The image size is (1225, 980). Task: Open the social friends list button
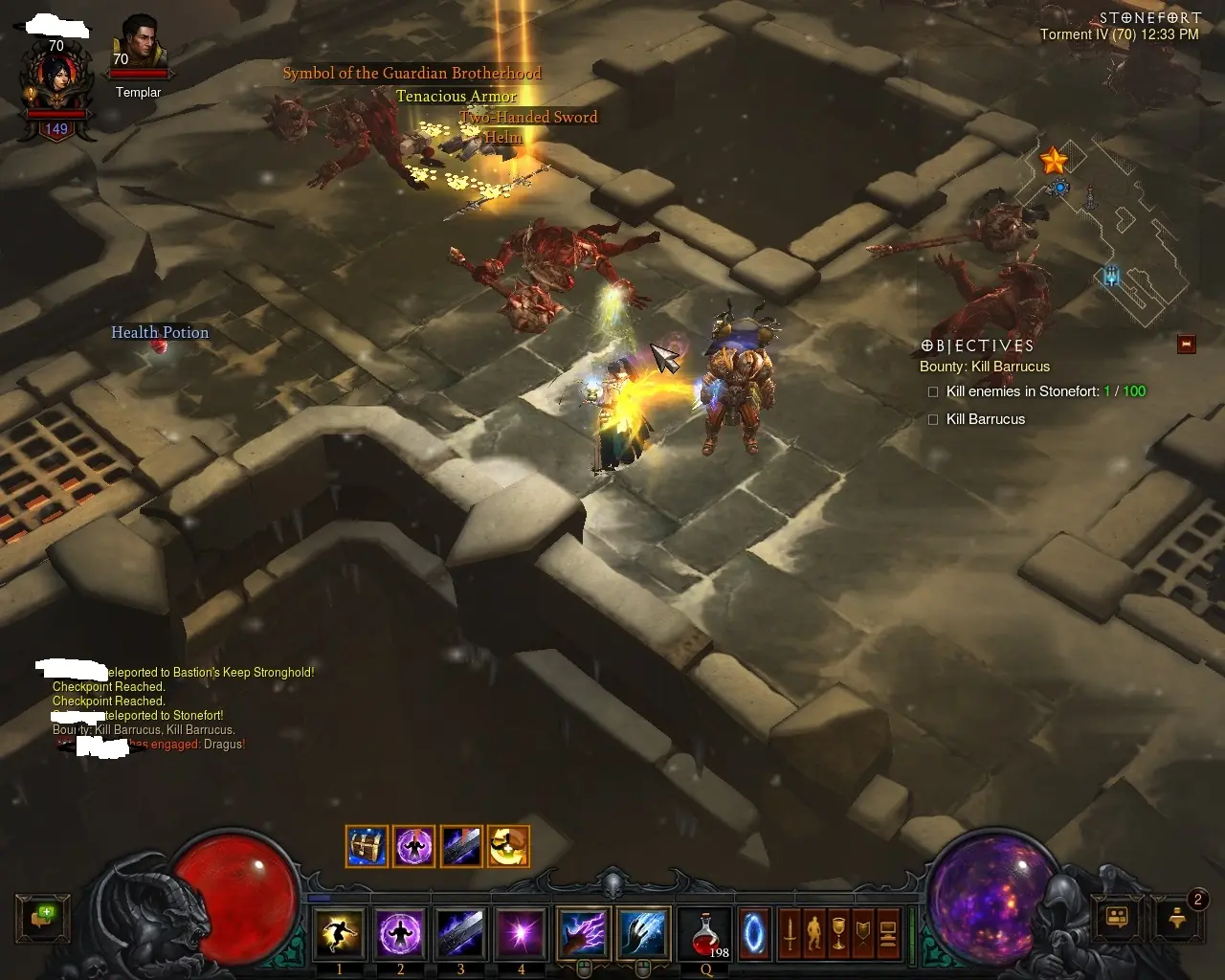[1117, 918]
